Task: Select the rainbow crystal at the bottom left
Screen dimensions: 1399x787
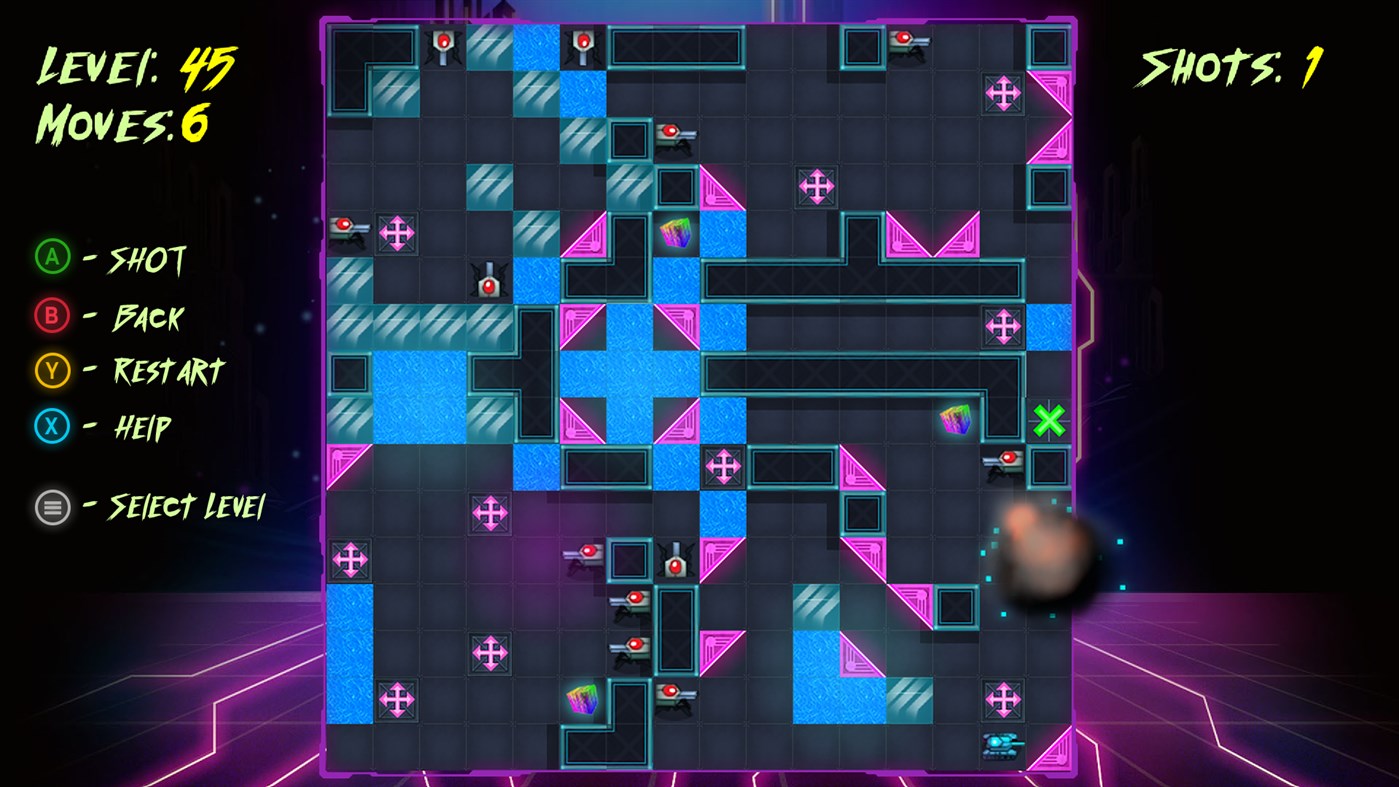Action: (583, 702)
